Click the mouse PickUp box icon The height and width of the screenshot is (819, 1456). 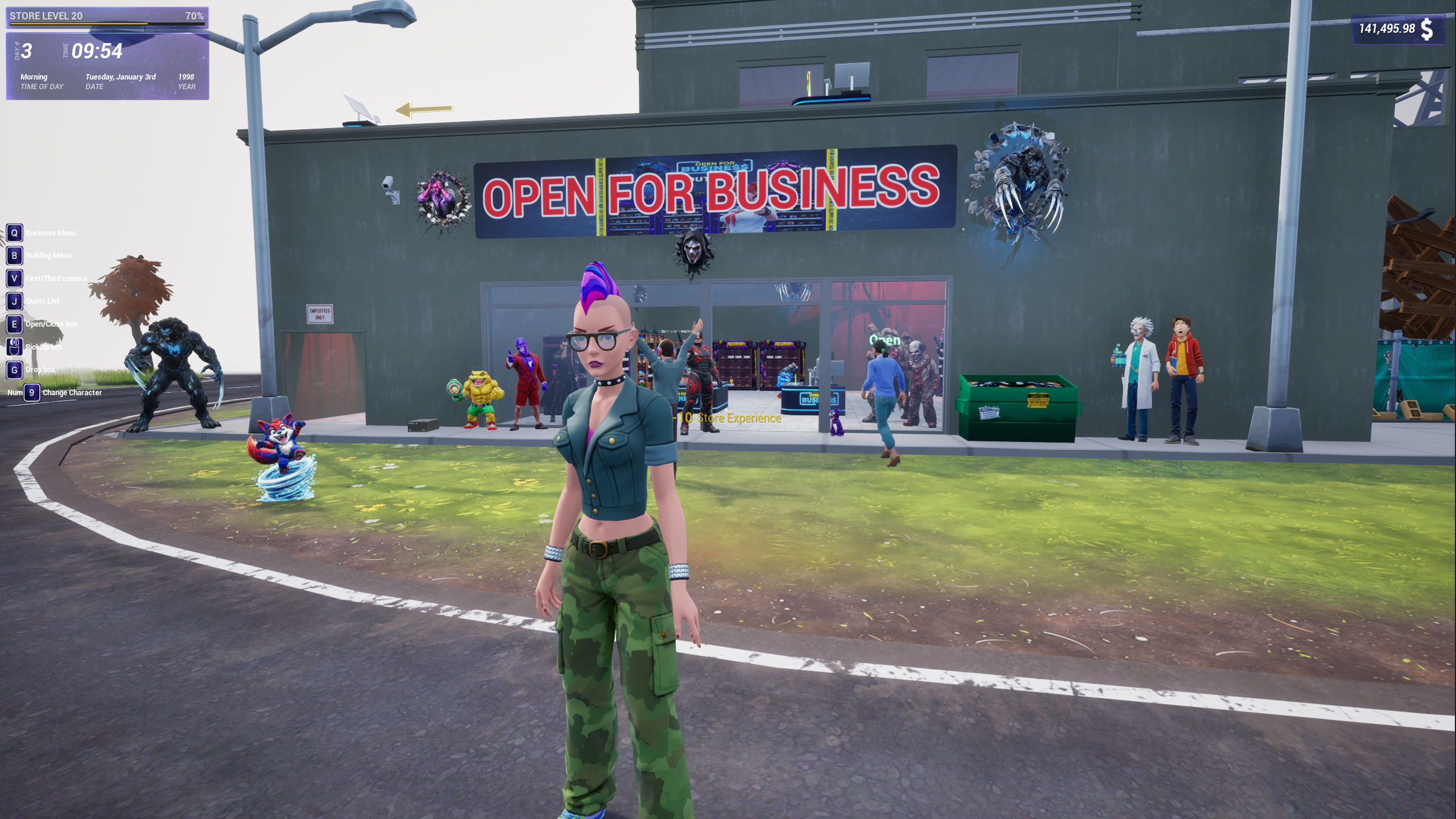[15, 347]
